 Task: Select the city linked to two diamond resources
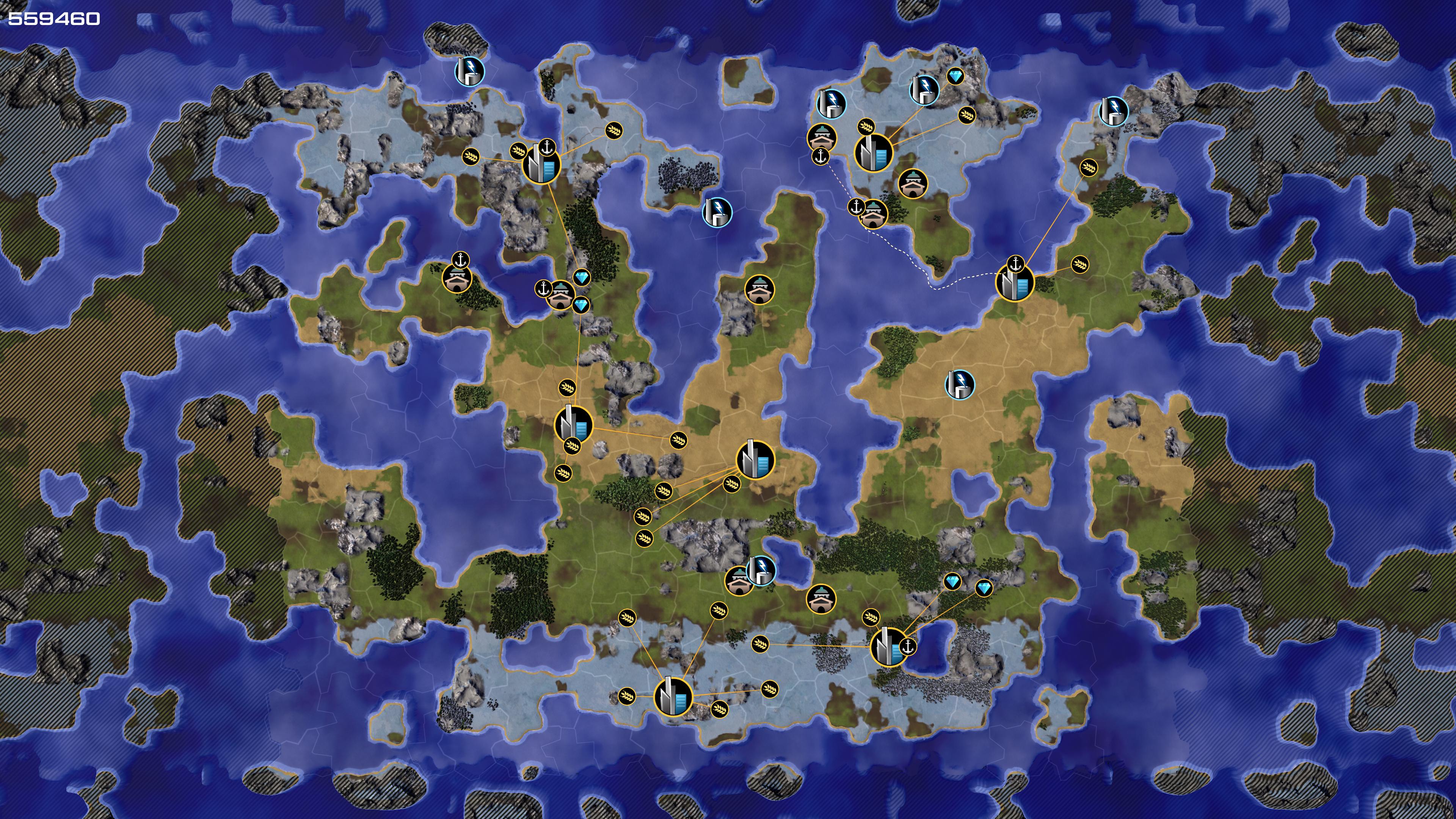889,646
